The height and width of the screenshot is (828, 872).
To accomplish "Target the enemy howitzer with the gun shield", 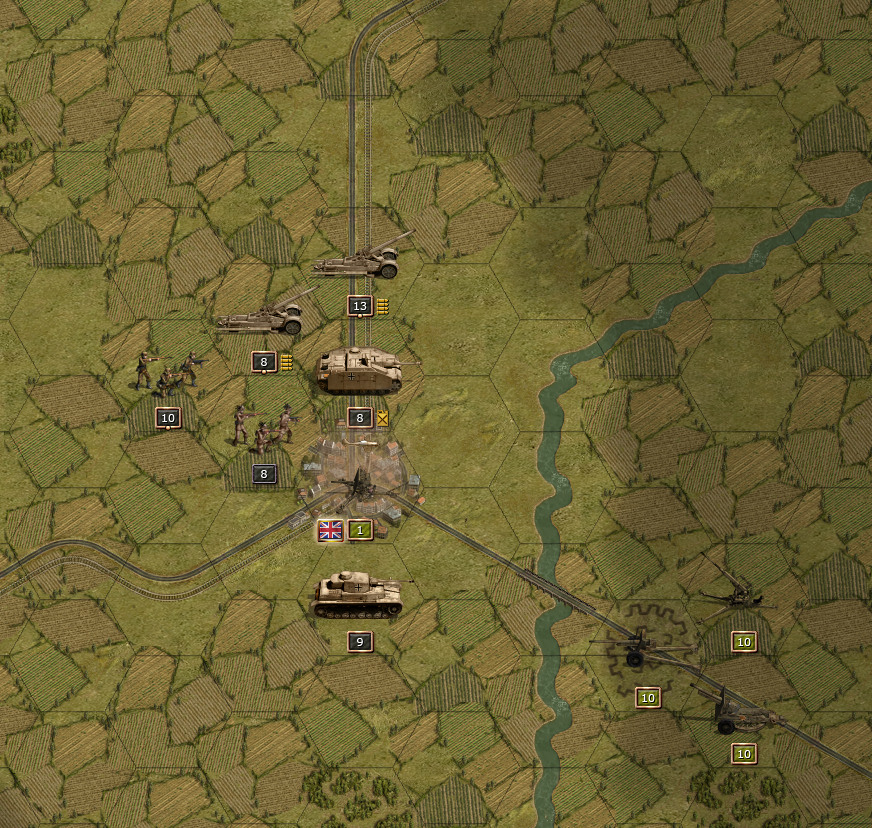I will pyautogui.click(x=741, y=711).
